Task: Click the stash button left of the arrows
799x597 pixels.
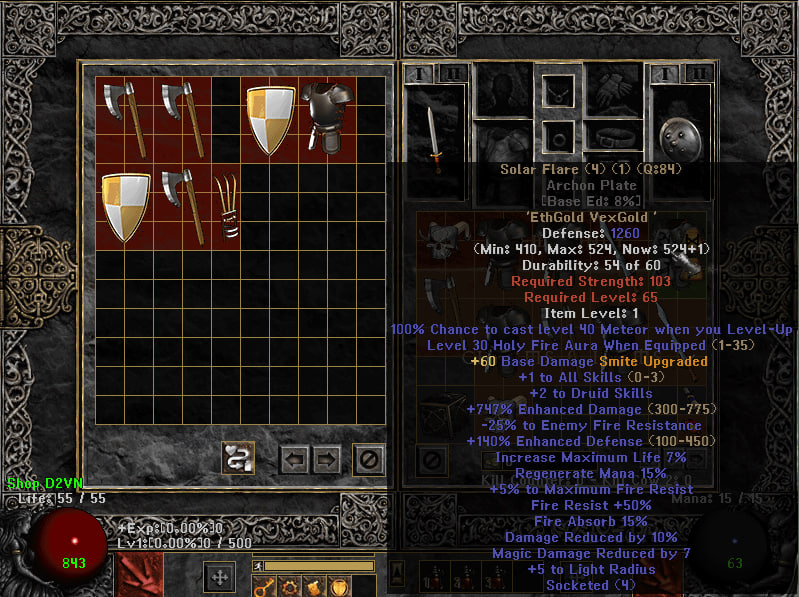Action: 237,459
